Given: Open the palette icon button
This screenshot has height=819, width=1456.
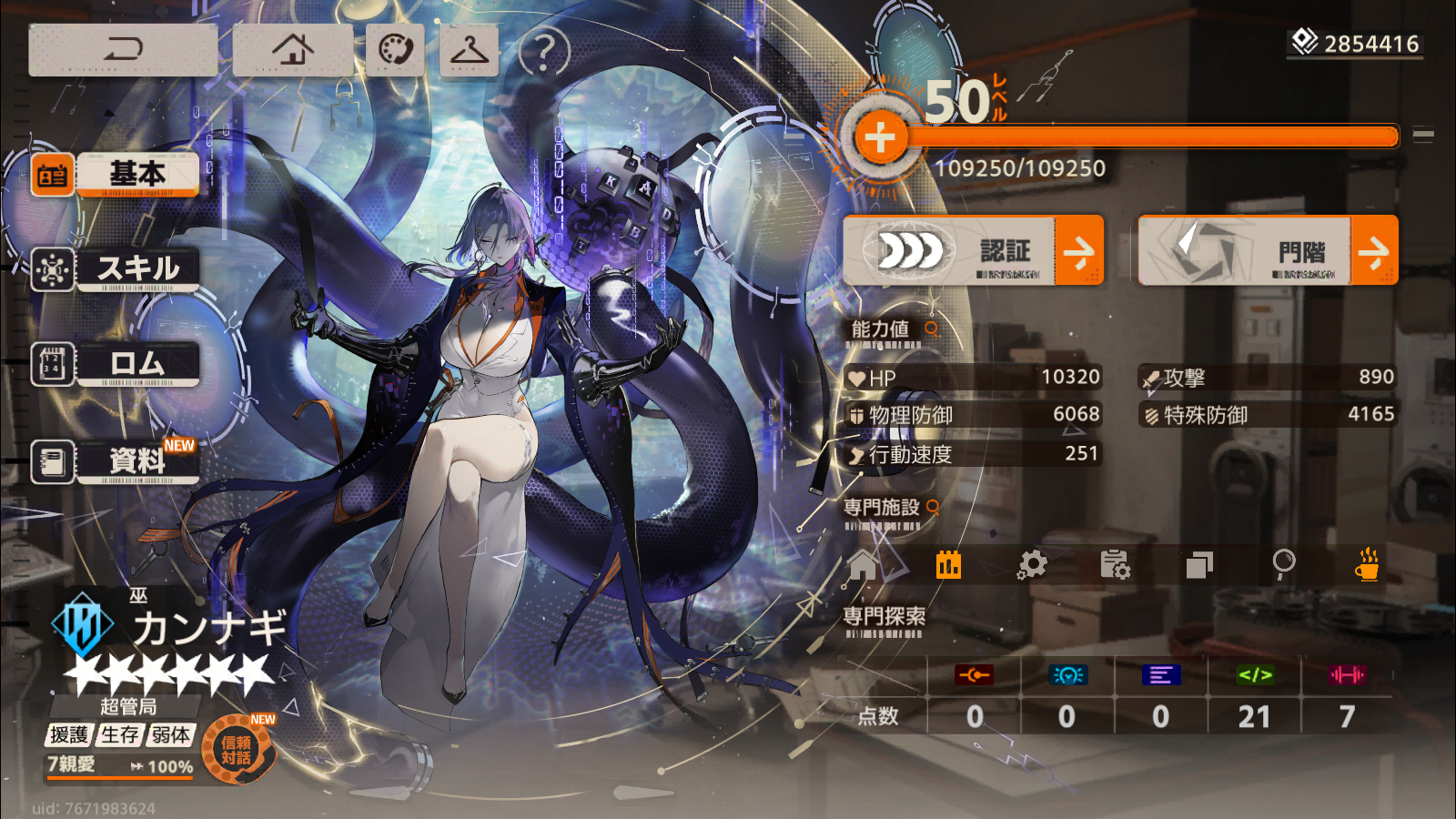Looking at the screenshot, I should (x=395, y=49).
